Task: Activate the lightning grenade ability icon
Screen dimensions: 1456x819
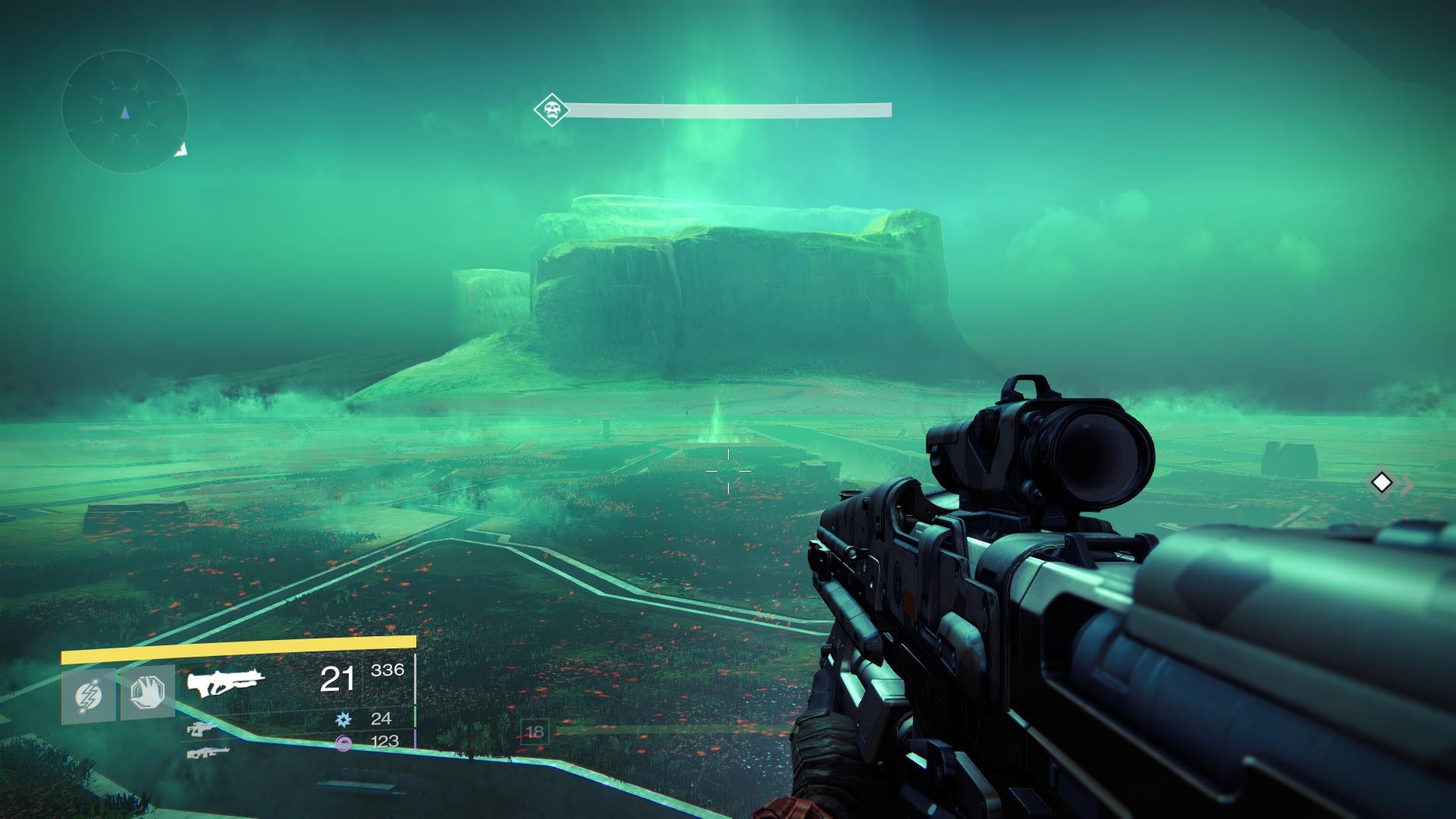Action: pos(88,694)
